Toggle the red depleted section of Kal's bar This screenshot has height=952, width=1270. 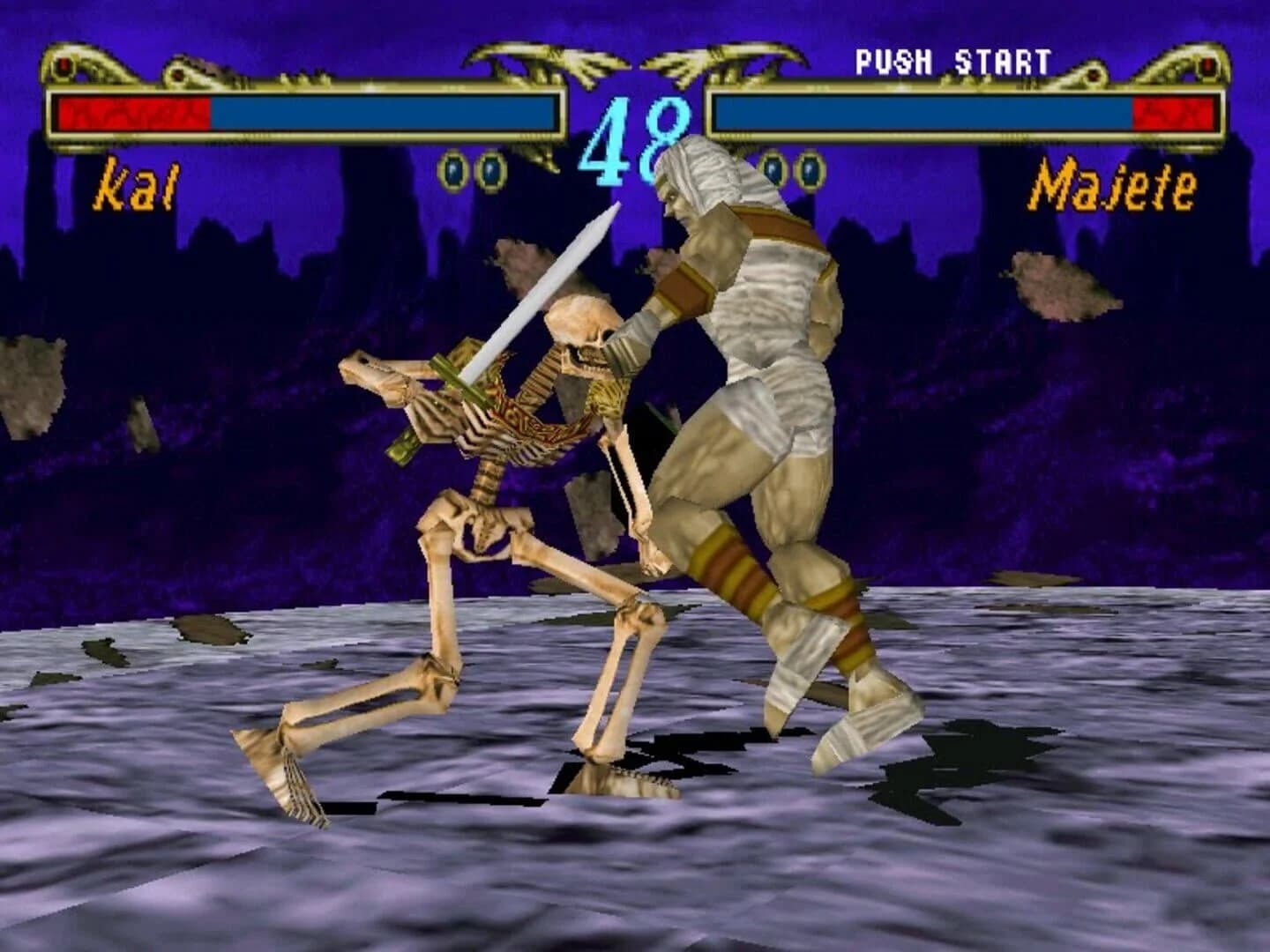click(132, 113)
